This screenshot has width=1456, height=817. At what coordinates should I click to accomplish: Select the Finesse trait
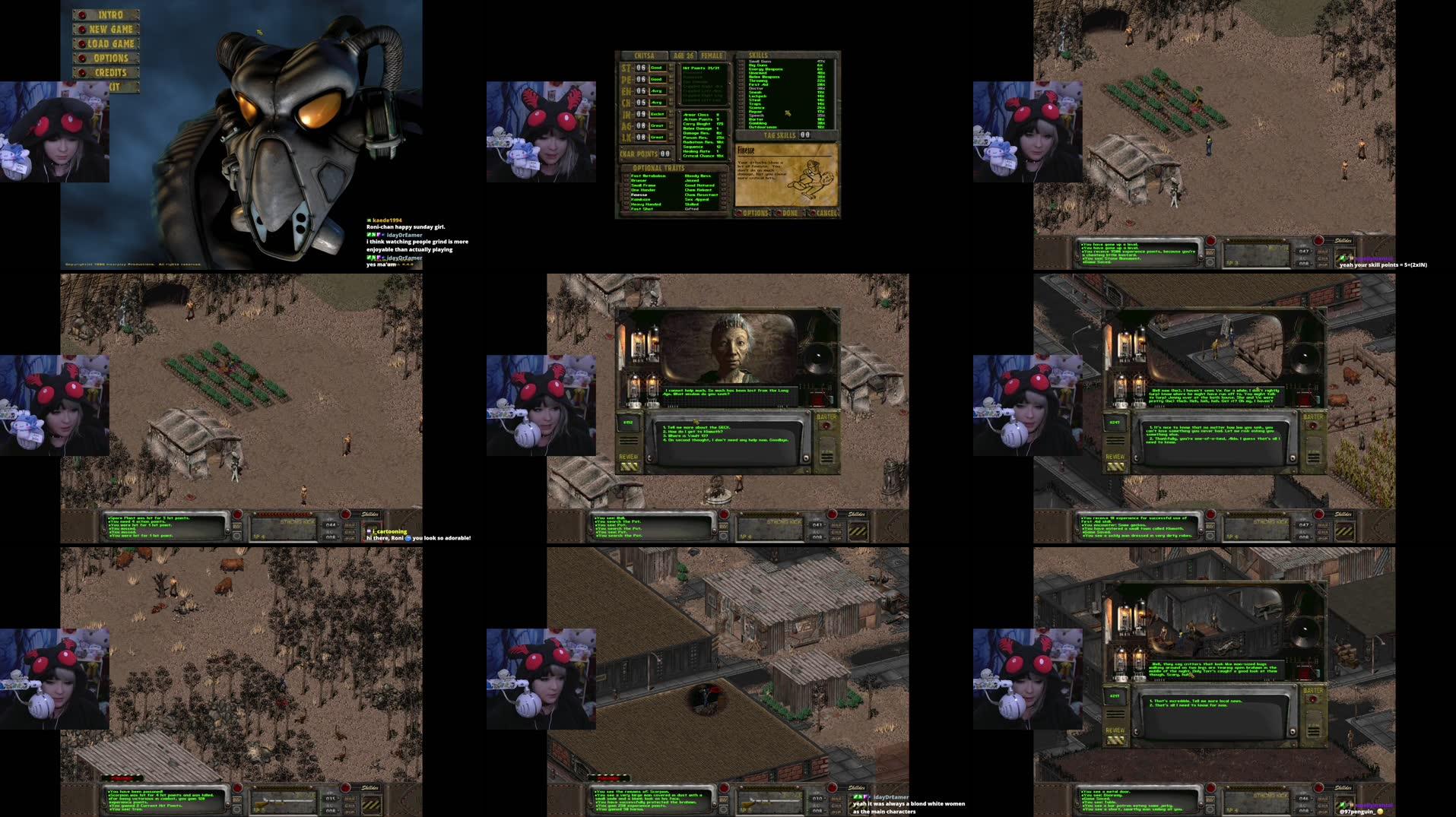[639, 195]
